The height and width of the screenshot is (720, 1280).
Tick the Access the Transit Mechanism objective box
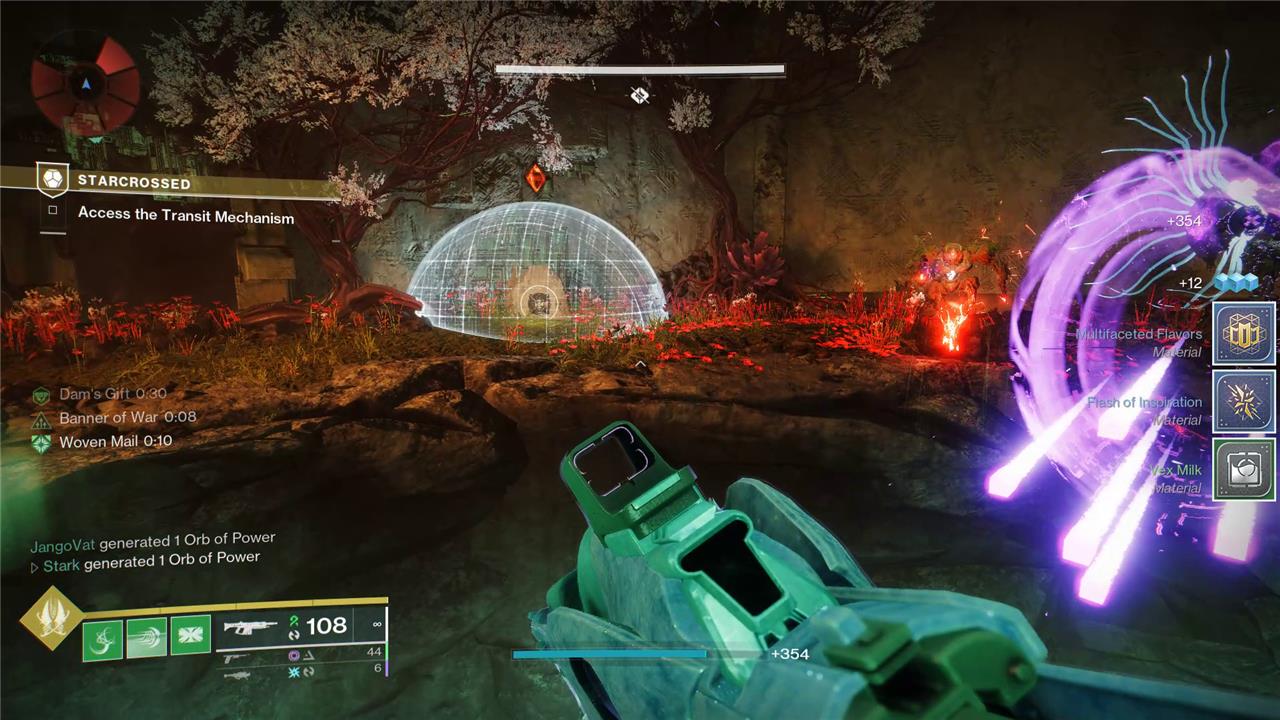[53, 212]
